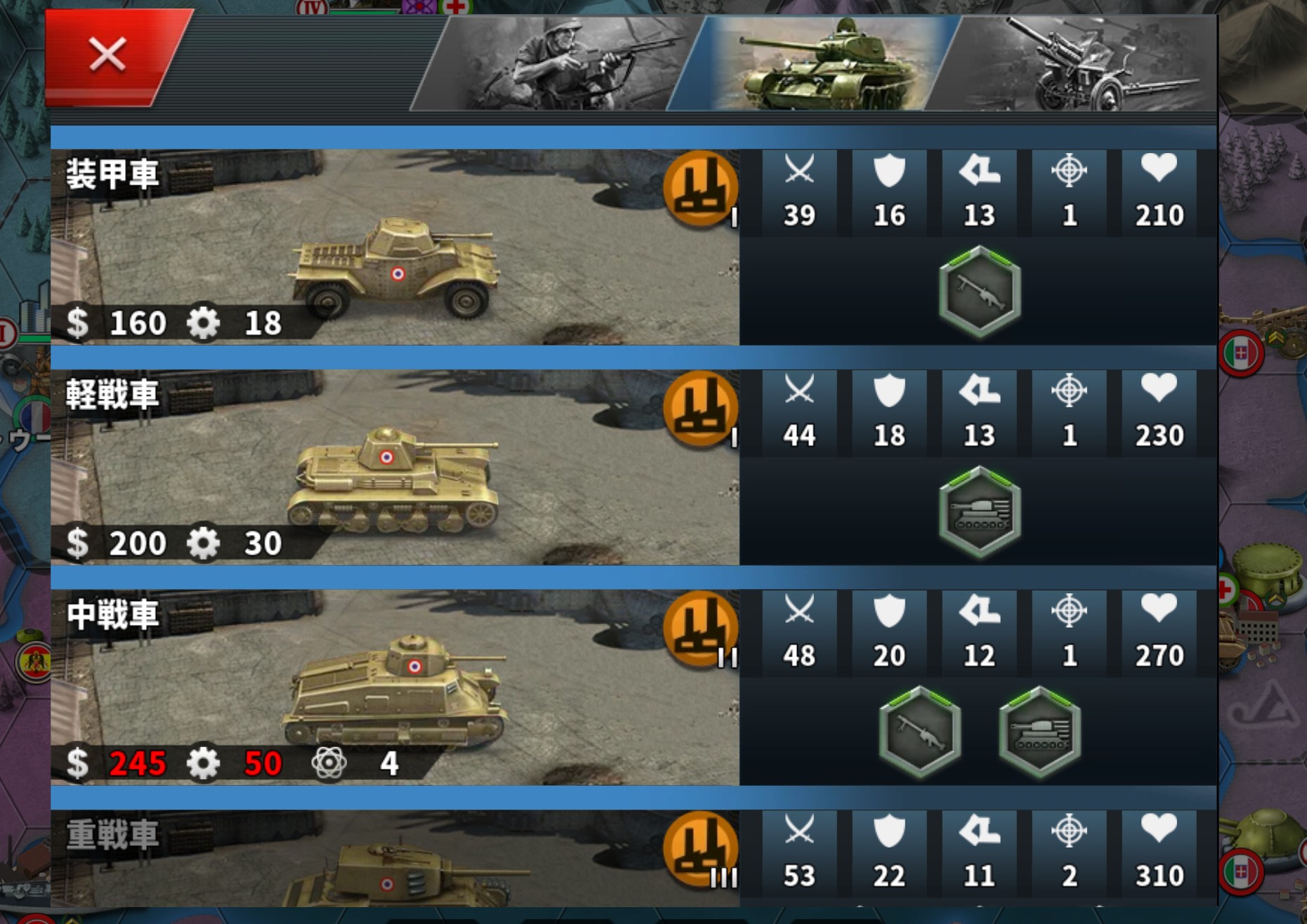Tap the armored car's machine gun trait icon
The width and height of the screenshot is (1307, 924).
click(979, 291)
